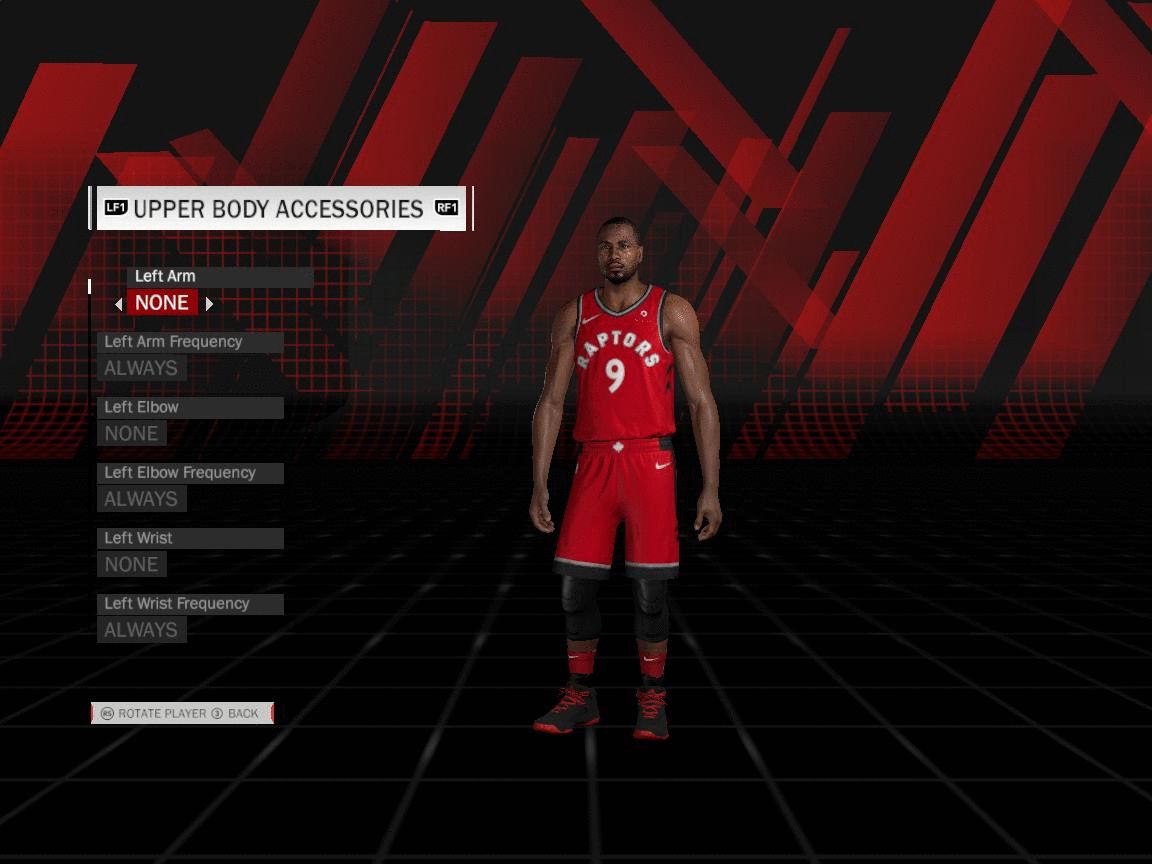The width and height of the screenshot is (1152, 864).
Task: Click the Upper Body Accessories header
Action: tap(279, 209)
